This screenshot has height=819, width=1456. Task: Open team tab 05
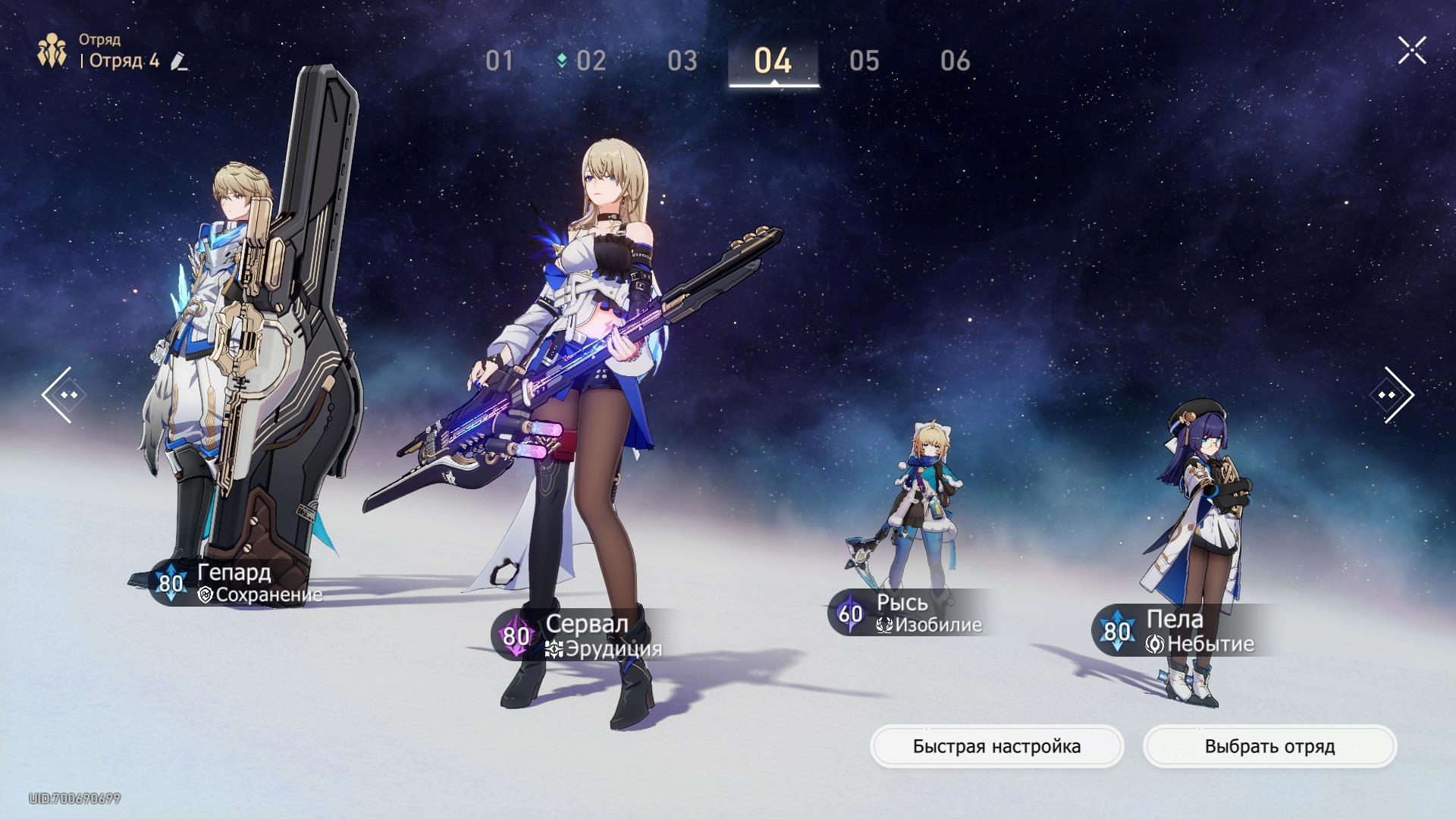click(864, 61)
